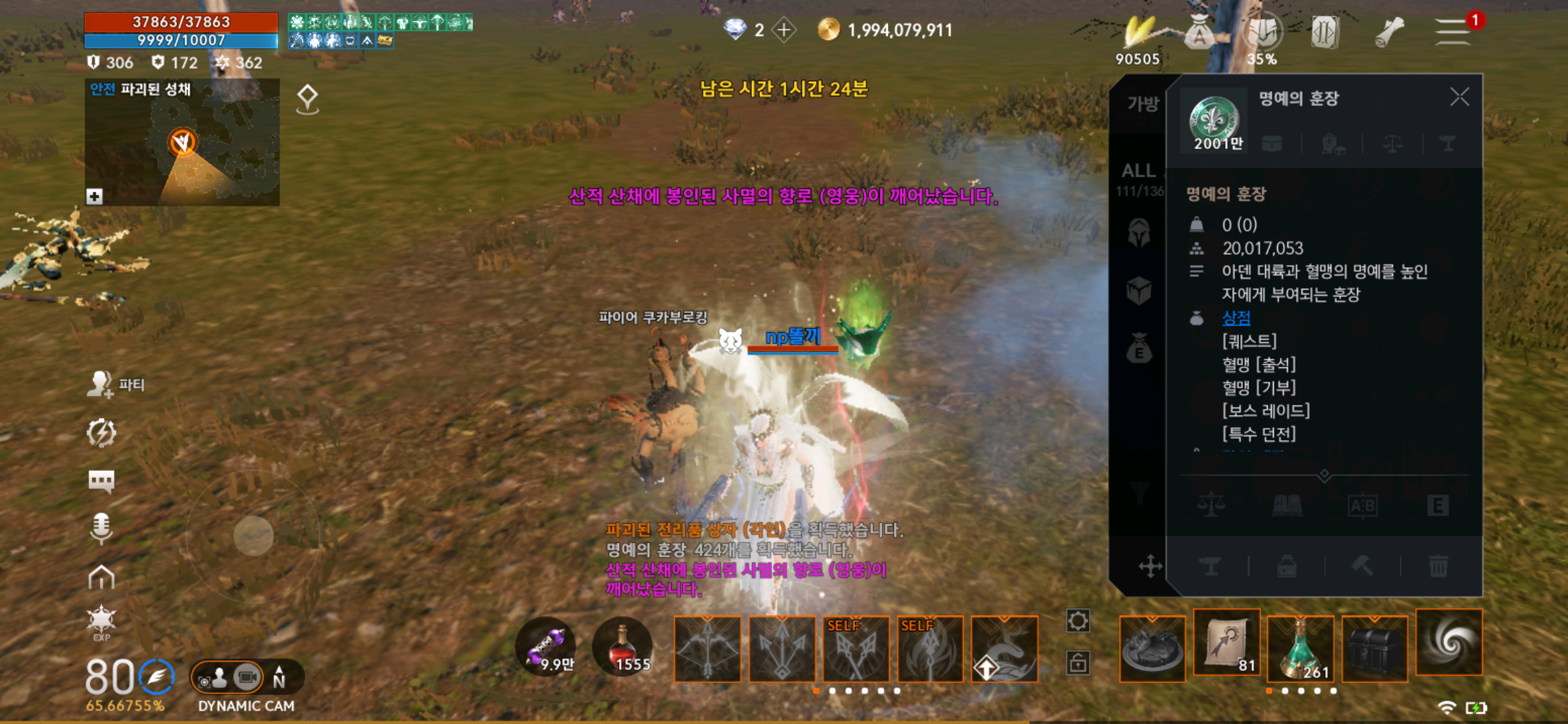Viewport: 1568px width, 724px height.
Task: Toggle the microphone voice chat
Action: coord(101,528)
